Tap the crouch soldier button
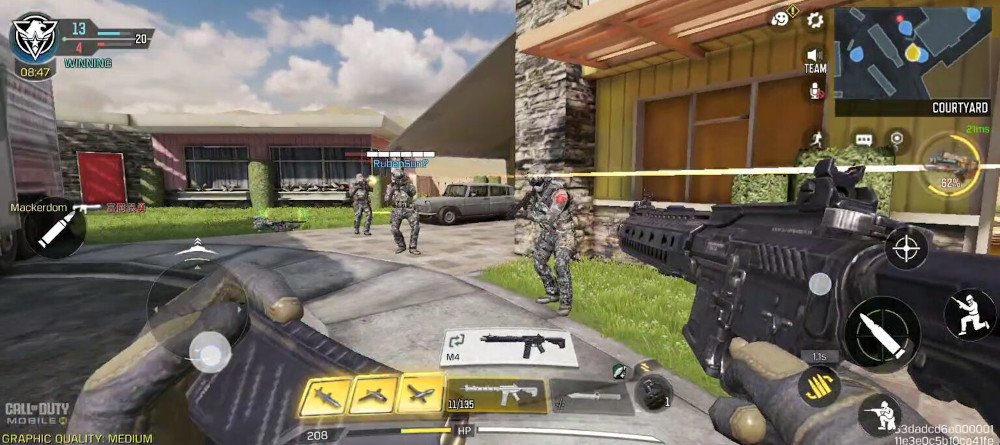The height and width of the screenshot is (445, 1000). (879, 414)
